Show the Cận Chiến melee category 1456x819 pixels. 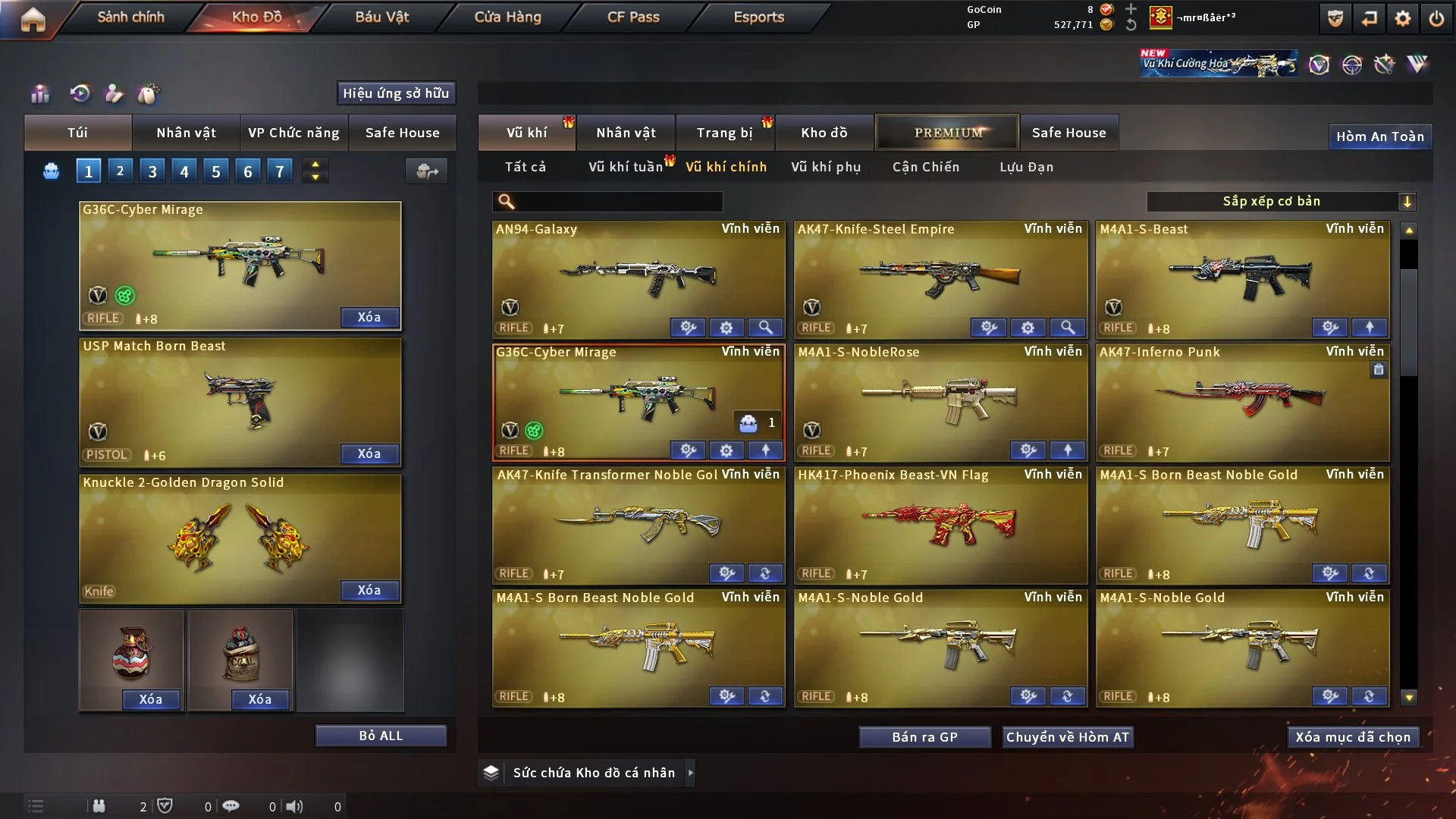coord(926,167)
